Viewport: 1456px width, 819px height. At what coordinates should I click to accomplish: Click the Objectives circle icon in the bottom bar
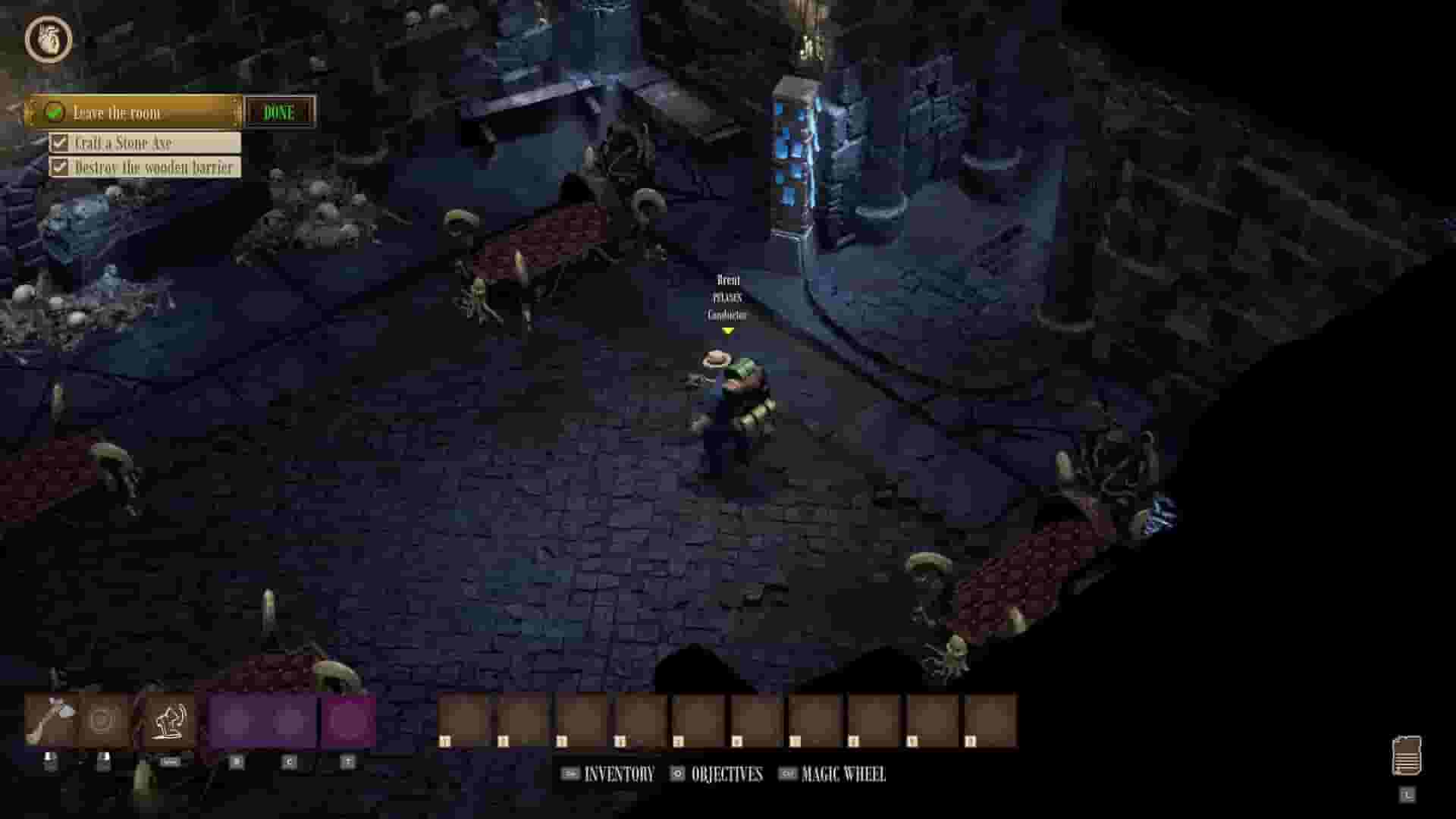677,775
